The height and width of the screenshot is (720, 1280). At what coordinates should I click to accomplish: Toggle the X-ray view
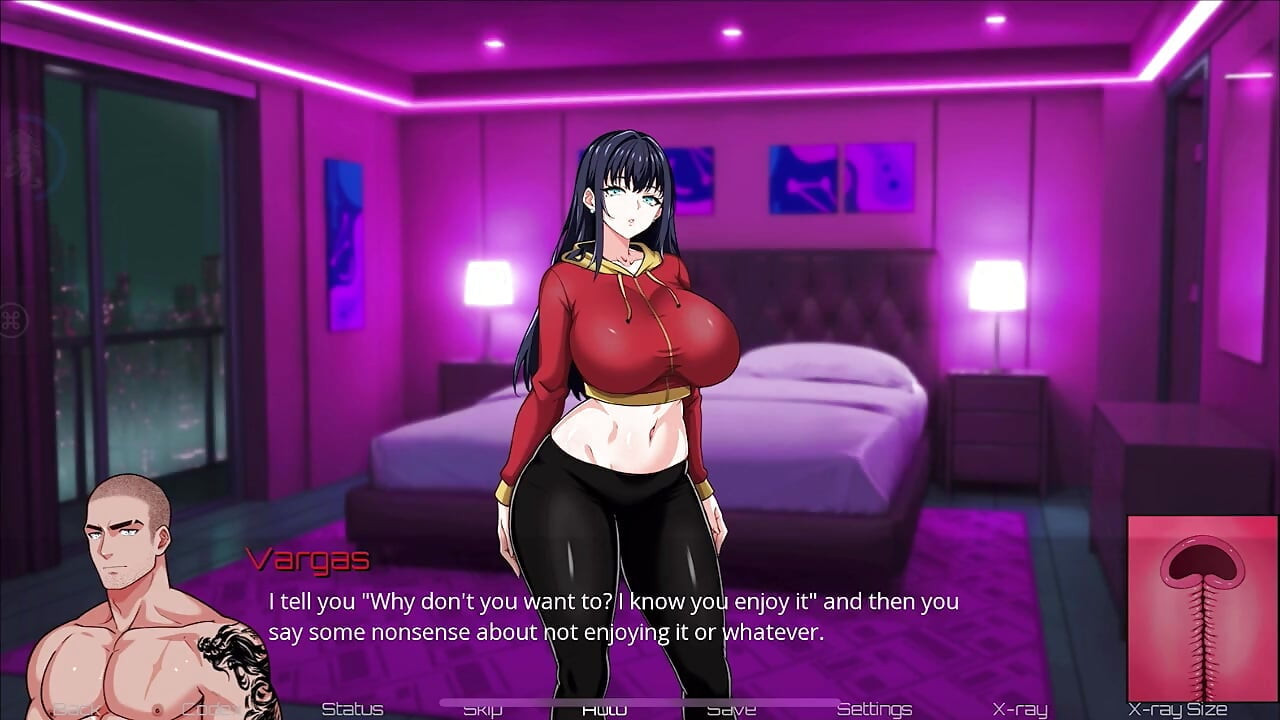point(1019,708)
